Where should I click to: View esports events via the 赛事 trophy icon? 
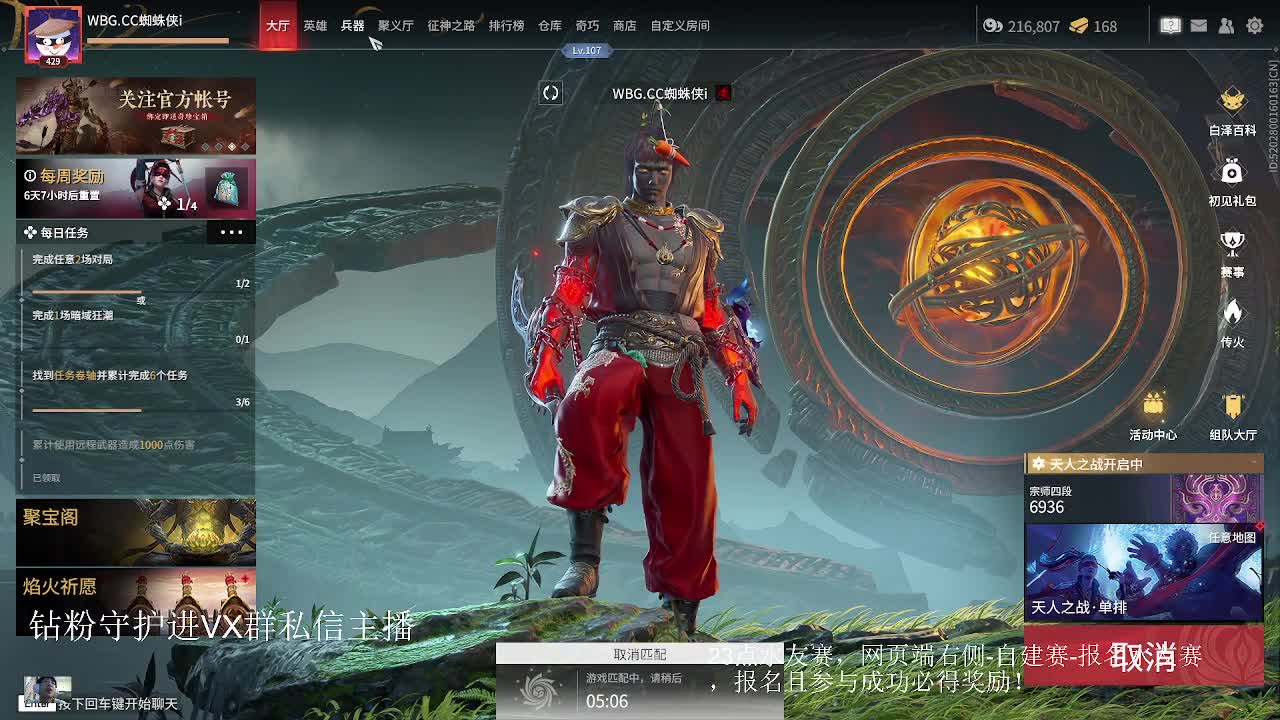[x=1232, y=252]
